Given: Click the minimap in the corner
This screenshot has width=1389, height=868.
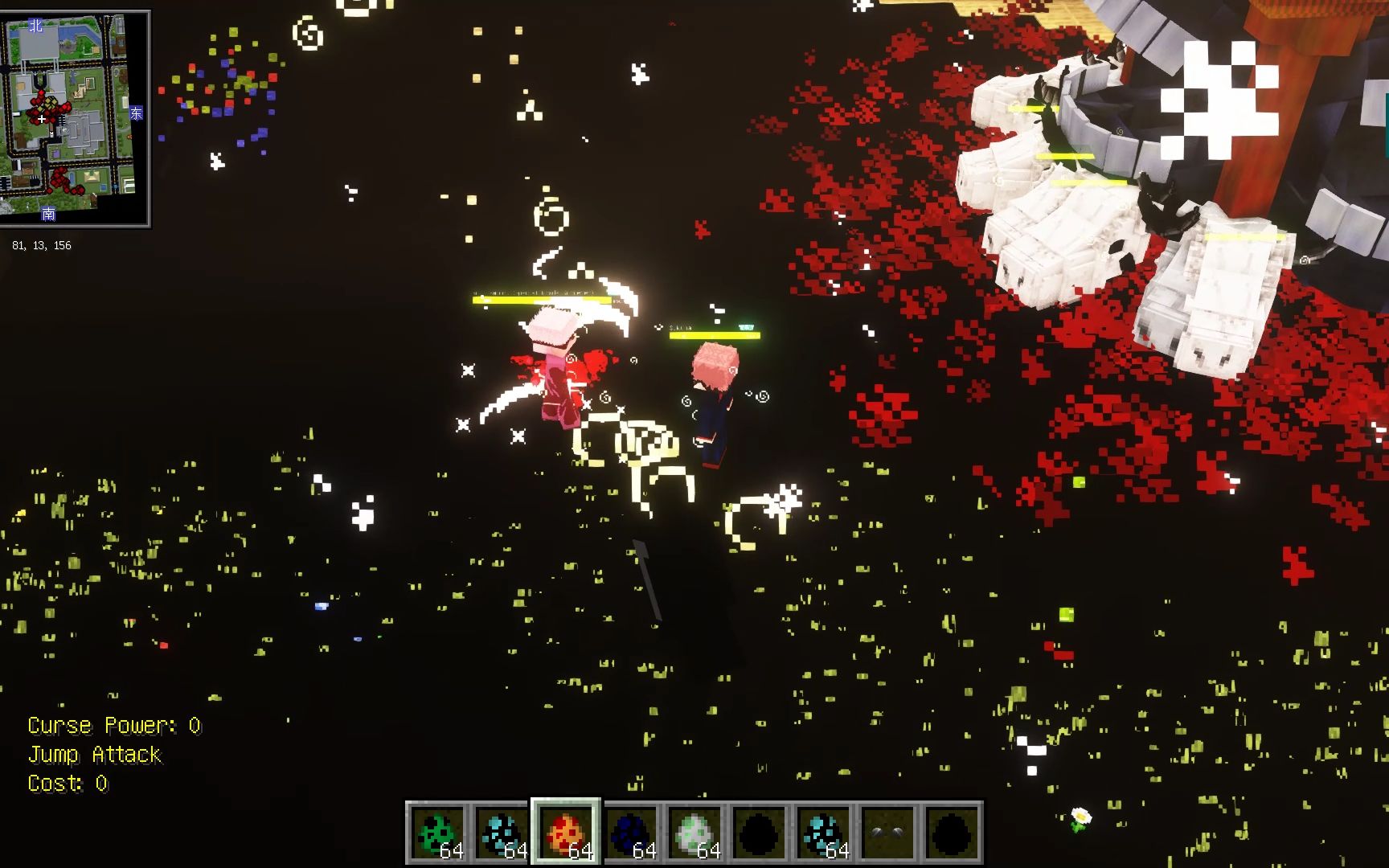Looking at the screenshot, I should coord(76,119).
